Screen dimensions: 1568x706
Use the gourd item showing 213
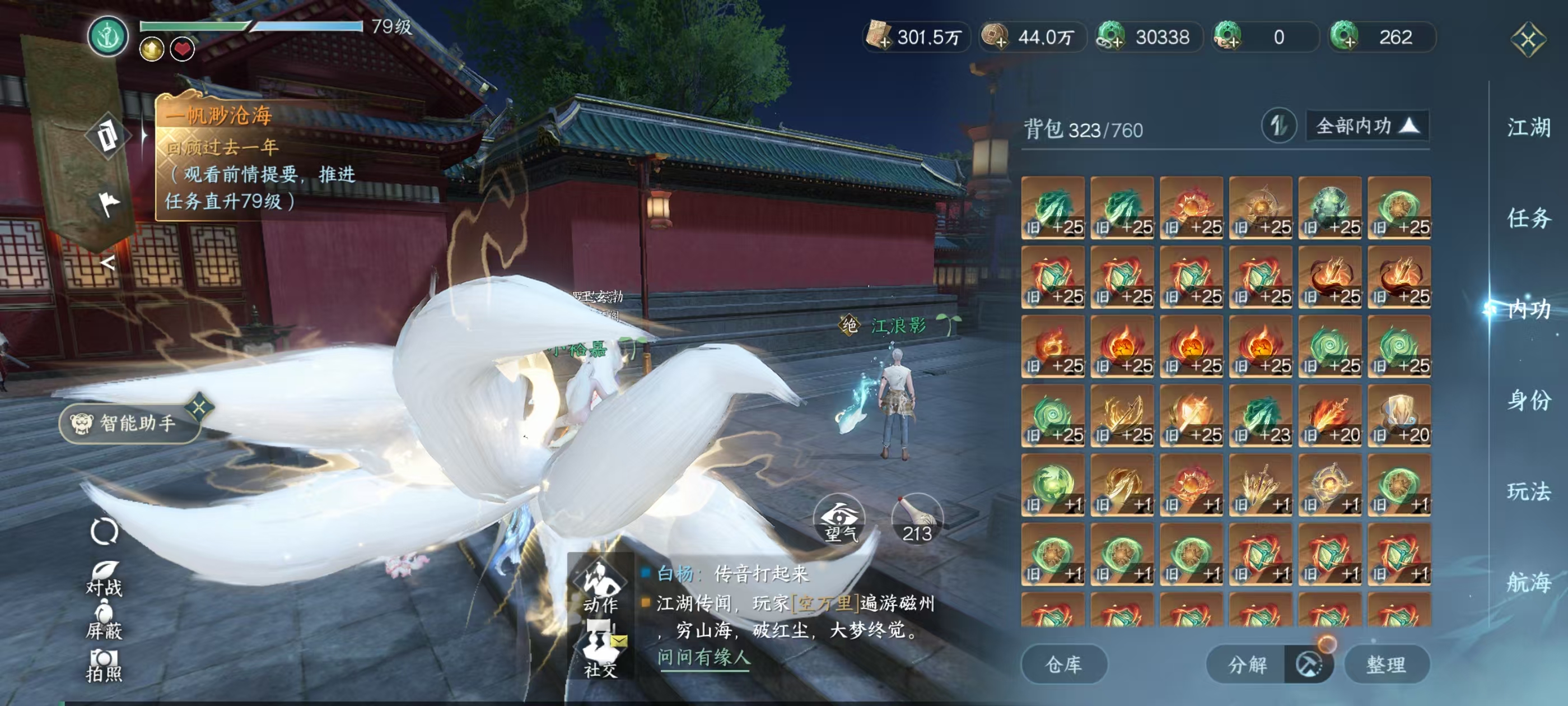[917, 519]
